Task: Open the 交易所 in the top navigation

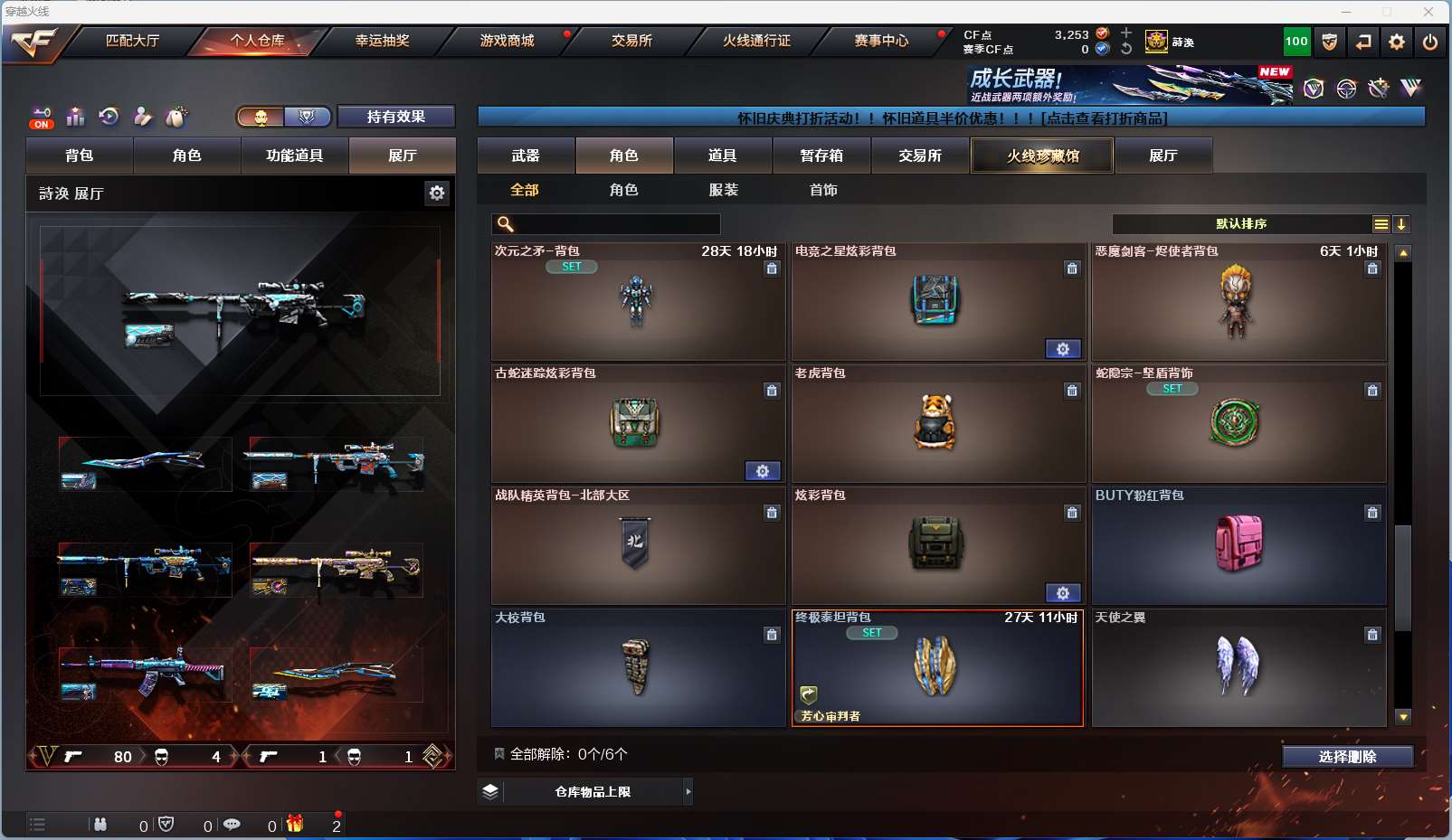Action: coord(631,41)
